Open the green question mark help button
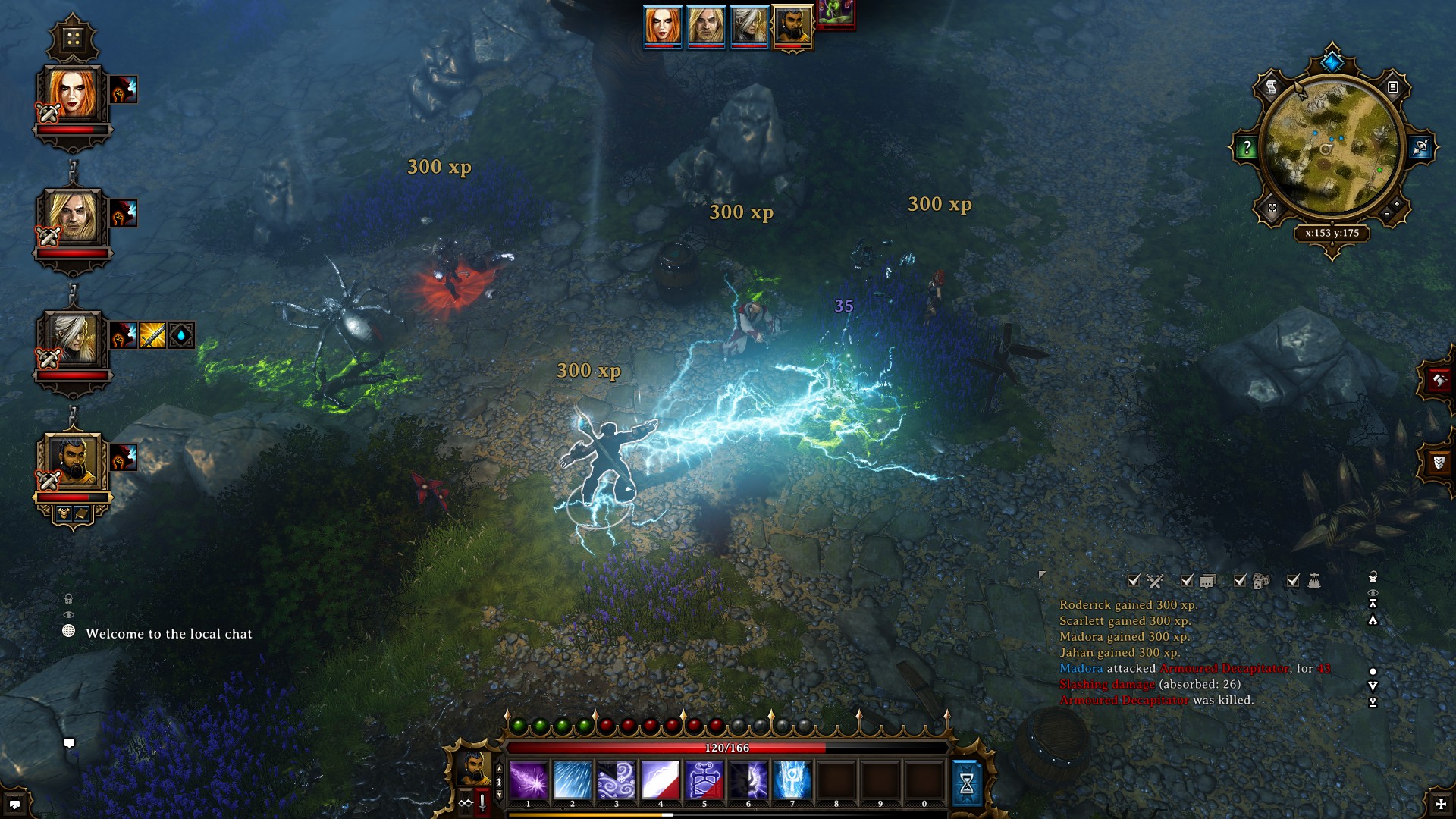This screenshot has height=819, width=1456. pyautogui.click(x=1247, y=148)
